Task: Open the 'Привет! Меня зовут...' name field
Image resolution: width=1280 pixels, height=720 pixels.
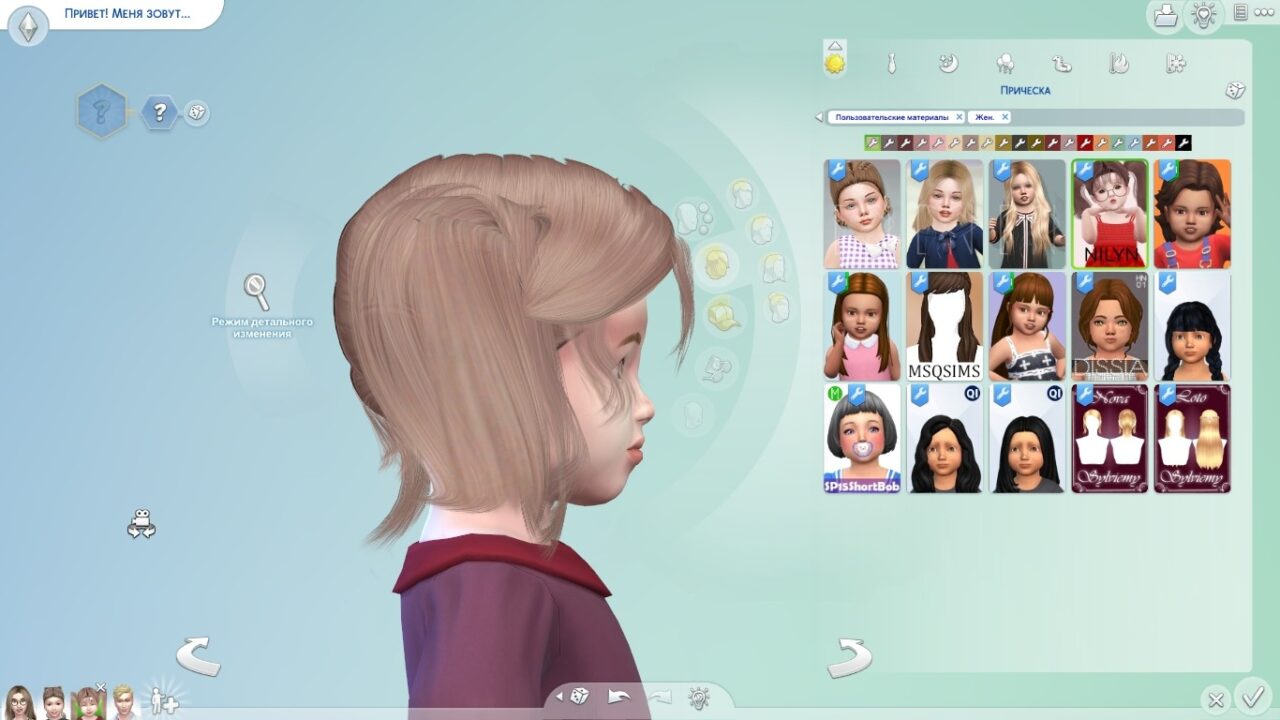Action: [x=127, y=15]
